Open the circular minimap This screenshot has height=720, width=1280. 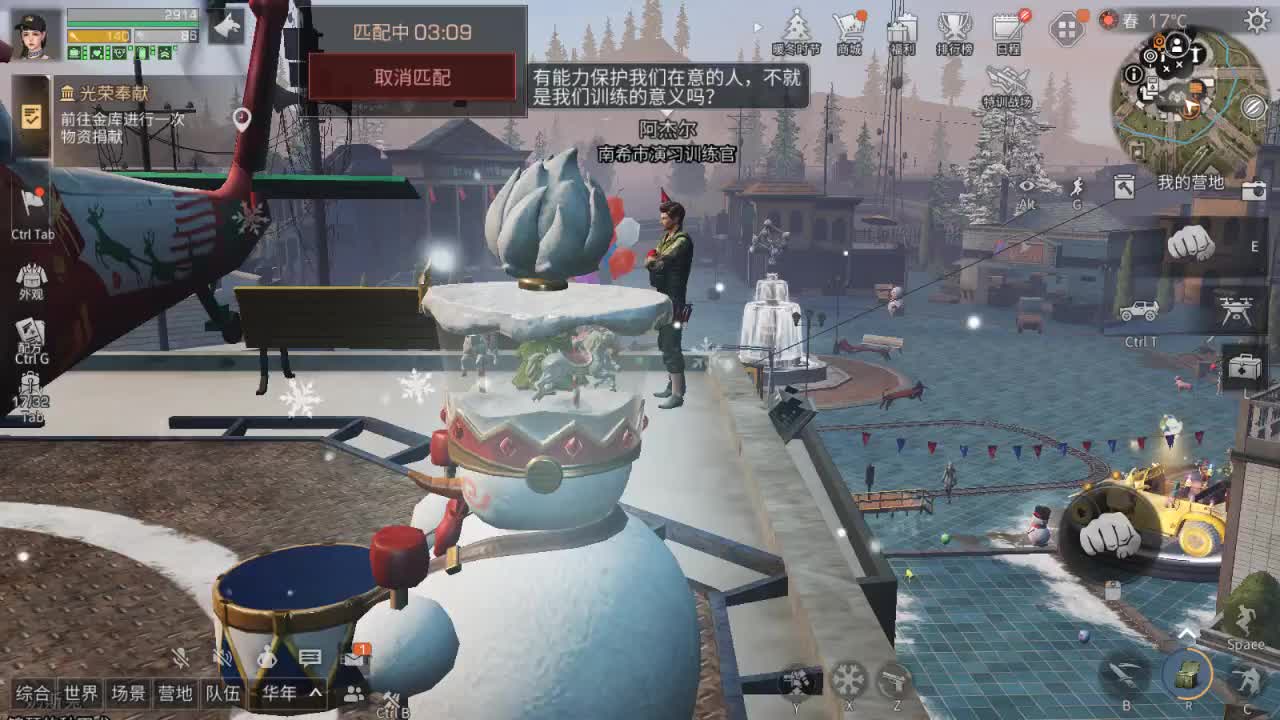(1189, 97)
